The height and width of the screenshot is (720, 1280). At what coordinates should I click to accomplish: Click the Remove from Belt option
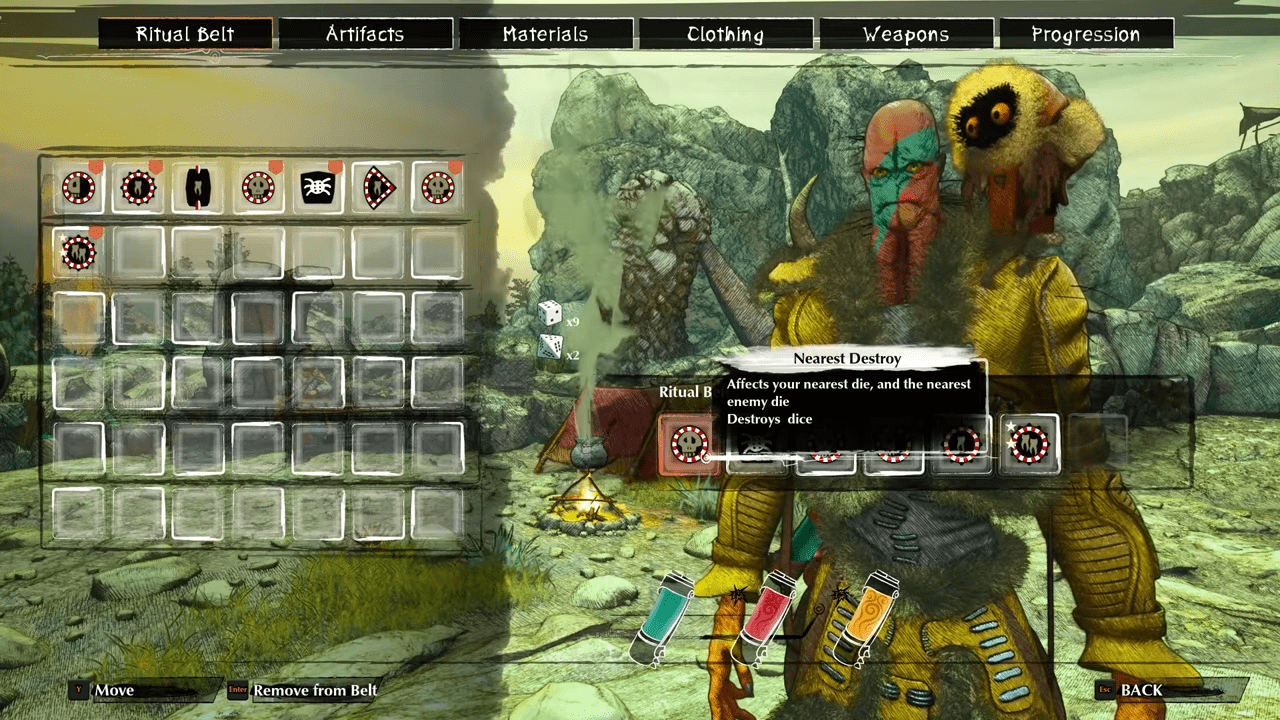click(315, 690)
